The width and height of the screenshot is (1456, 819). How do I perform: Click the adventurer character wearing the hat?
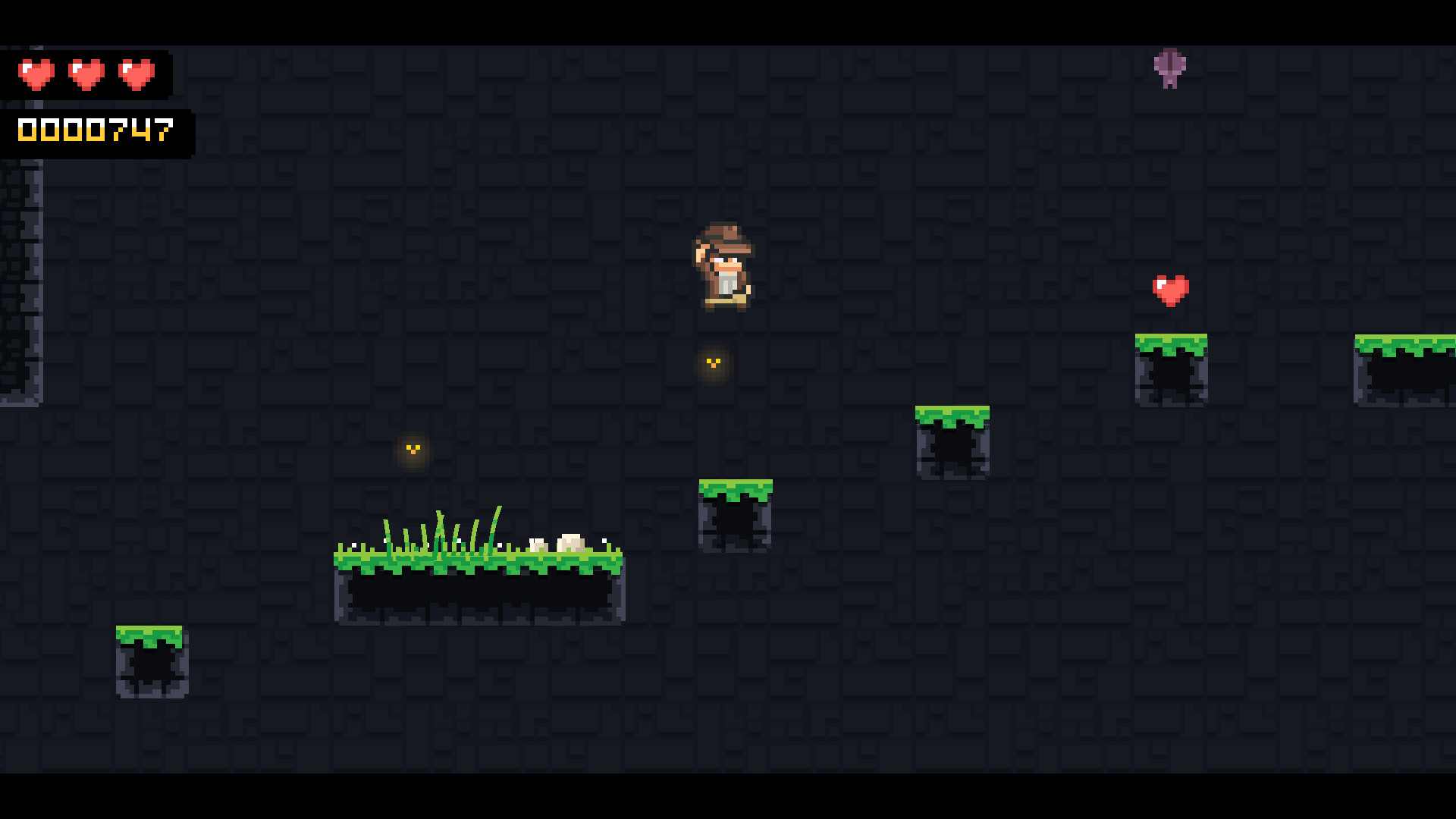[x=723, y=269]
